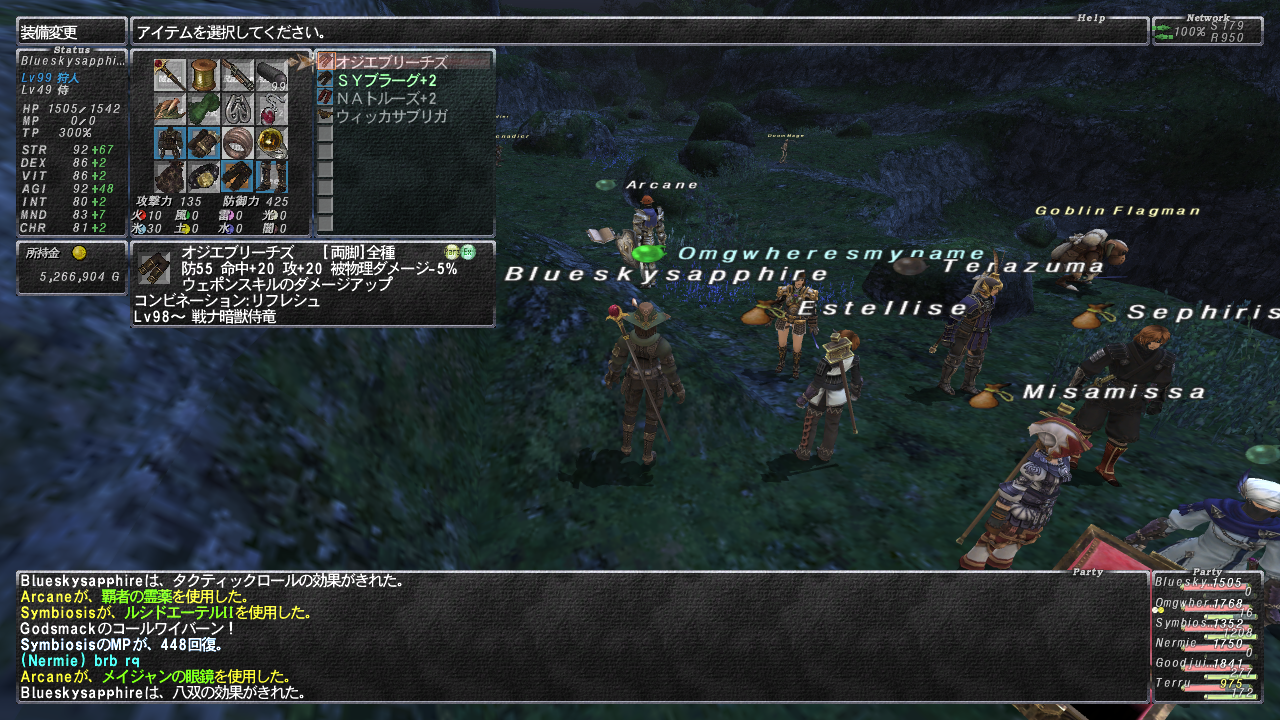1280x720 pixels.
Task: Select the silver earring slot
Action: [237, 109]
